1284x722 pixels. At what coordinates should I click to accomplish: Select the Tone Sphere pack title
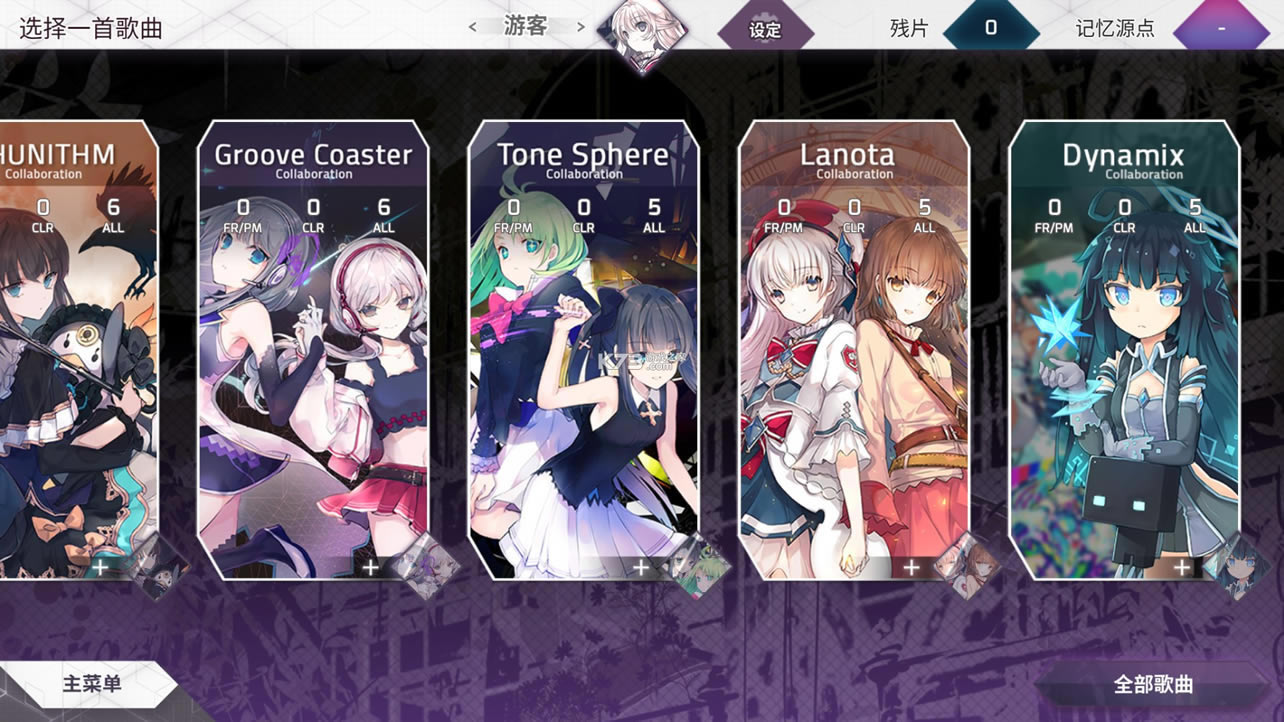point(582,155)
